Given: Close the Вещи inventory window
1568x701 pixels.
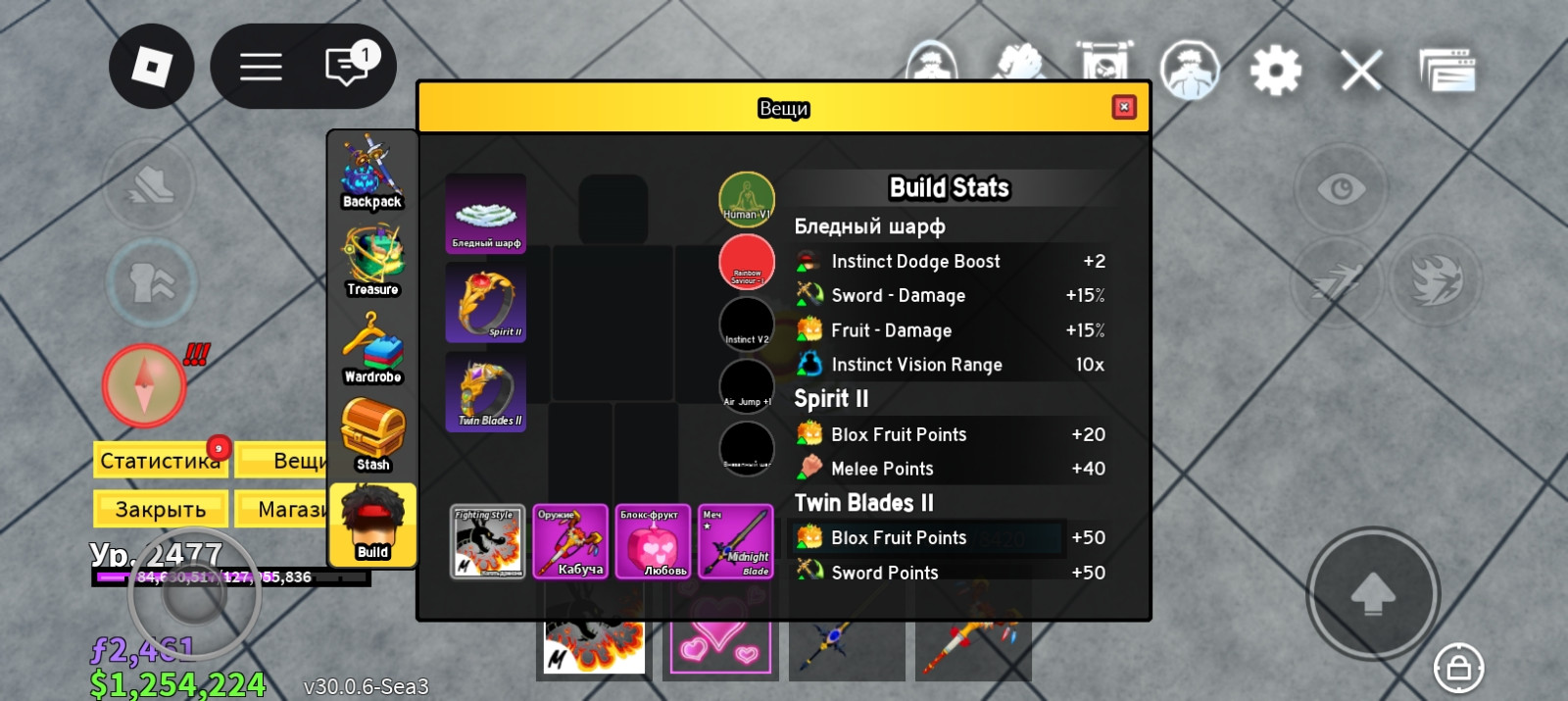Looking at the screenshot, I should (x=1124, y=107).
